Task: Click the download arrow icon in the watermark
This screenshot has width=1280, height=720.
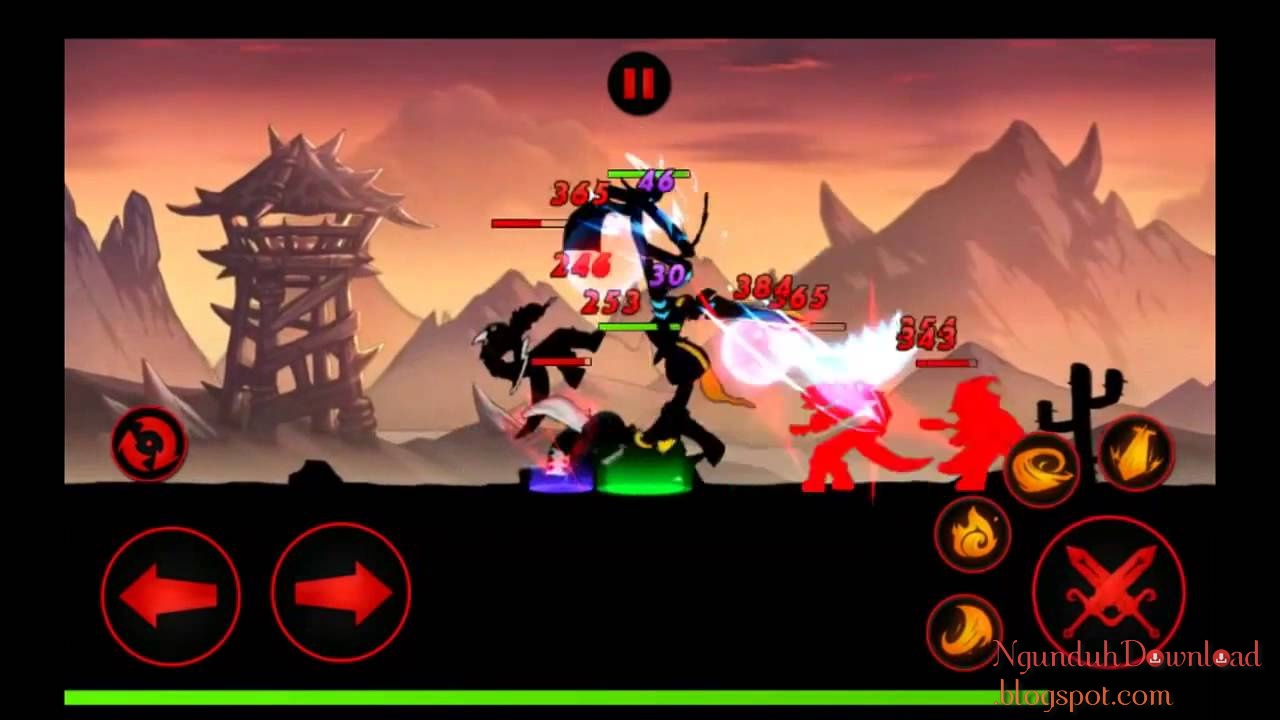Action: 1155,658
